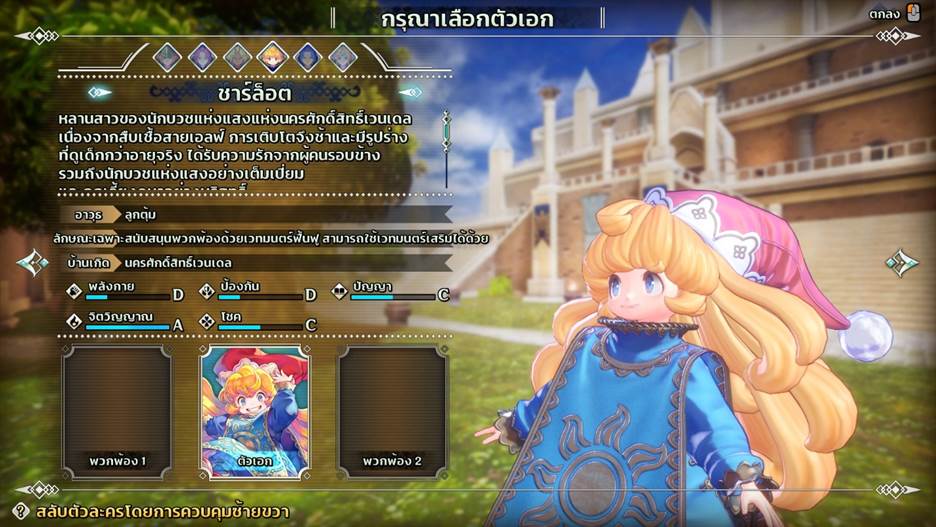
Task: Click the character description scrollbar
Action: (x=446, y=148)
